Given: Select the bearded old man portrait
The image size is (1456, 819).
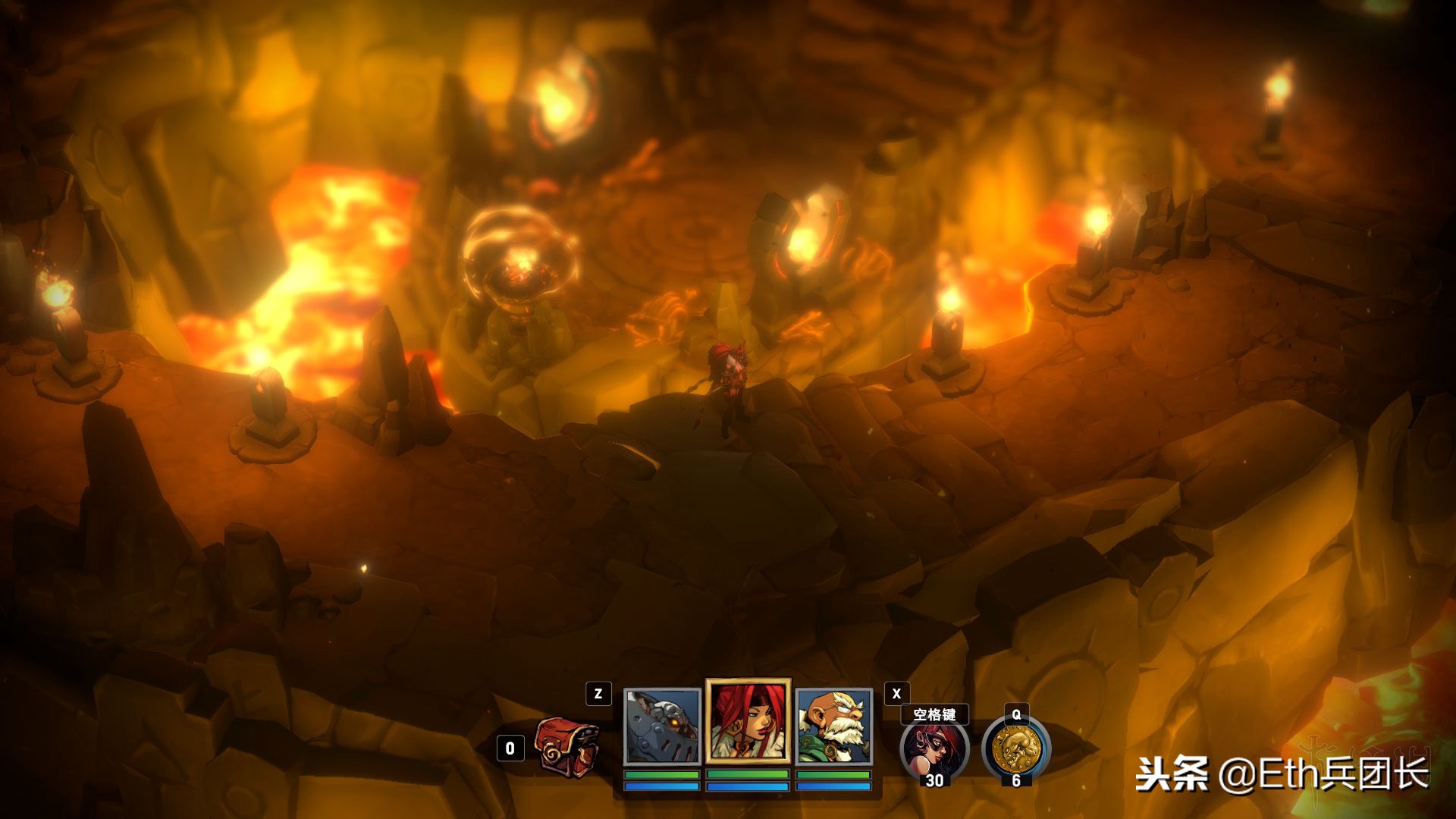Looking at the screenshot, I should pyautogui.click(x=833, y=726).
